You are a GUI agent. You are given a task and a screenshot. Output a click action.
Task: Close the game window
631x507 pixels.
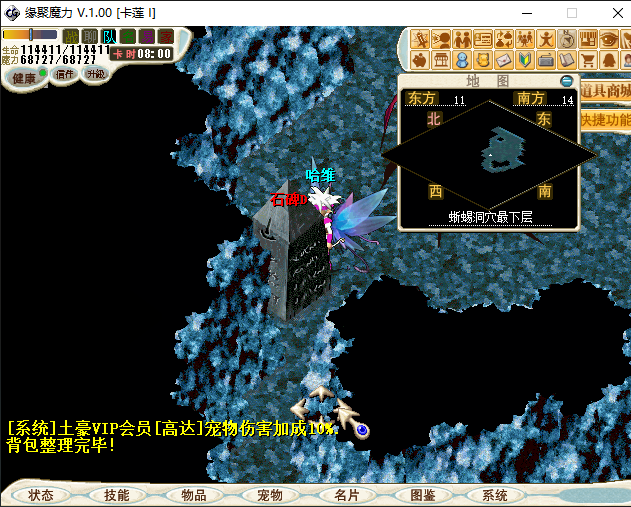613,13
